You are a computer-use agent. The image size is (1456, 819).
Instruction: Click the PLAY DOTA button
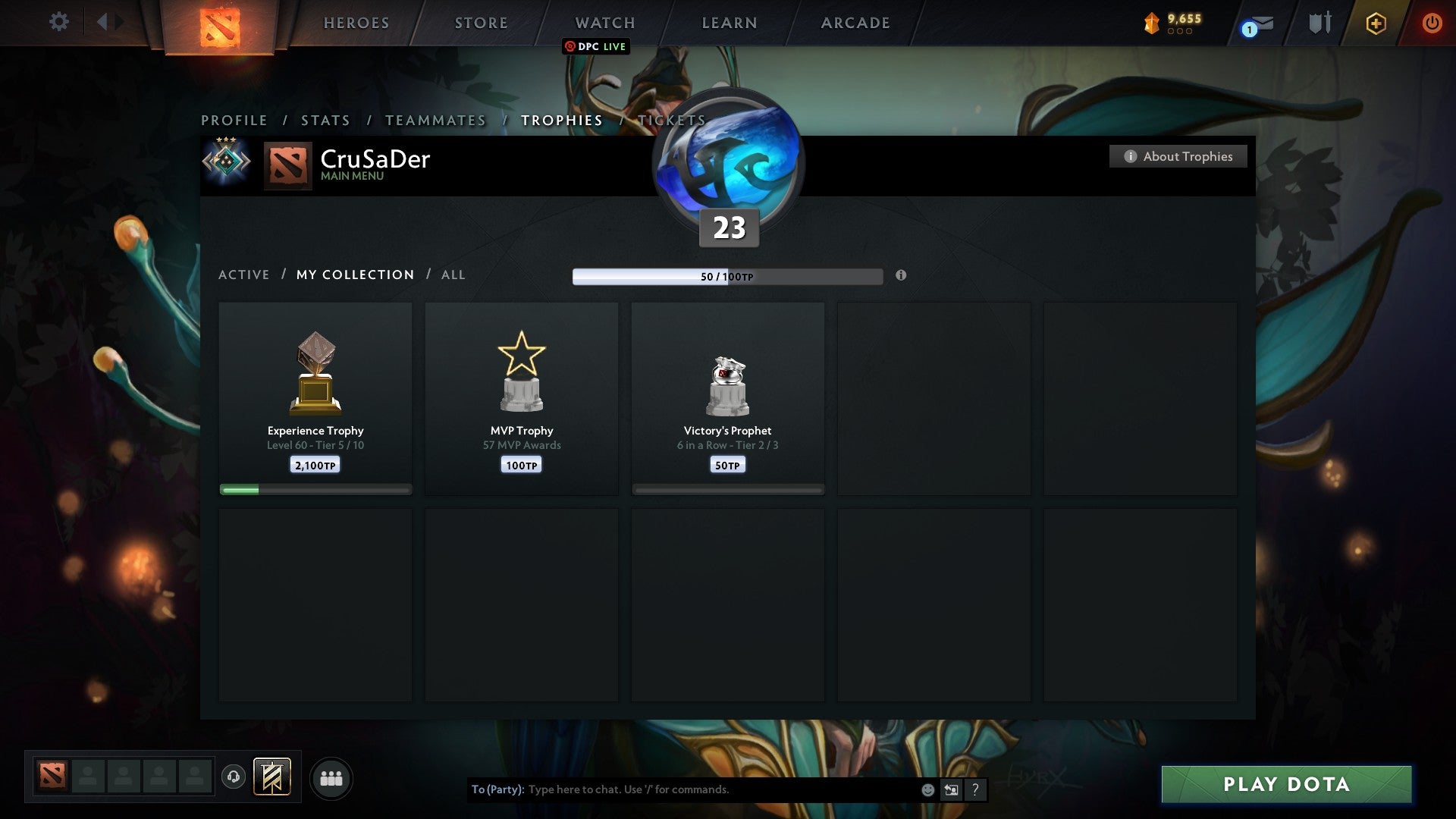(x=1285, y=785)
